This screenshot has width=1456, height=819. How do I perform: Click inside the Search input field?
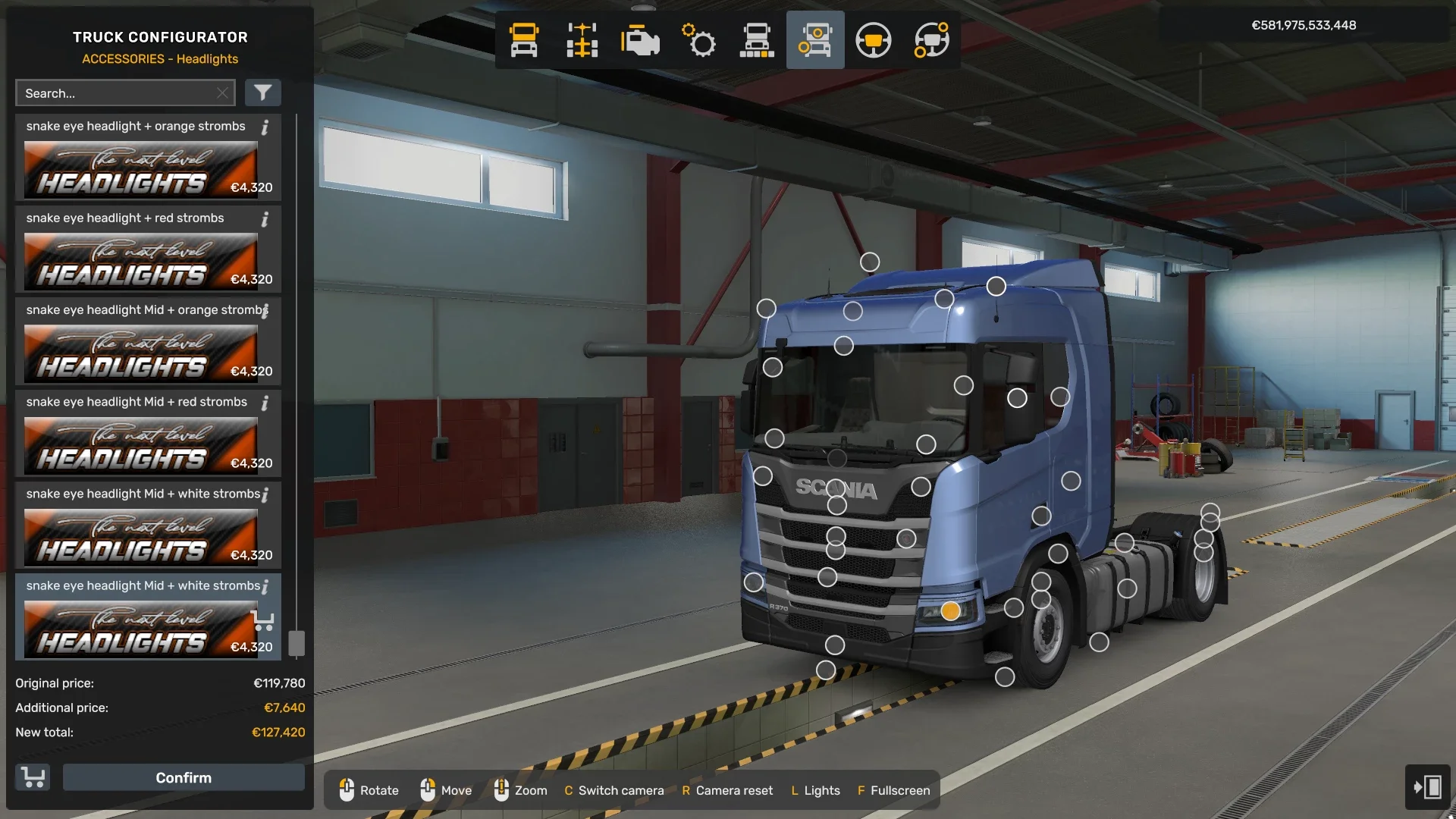(x=114, y=93)
